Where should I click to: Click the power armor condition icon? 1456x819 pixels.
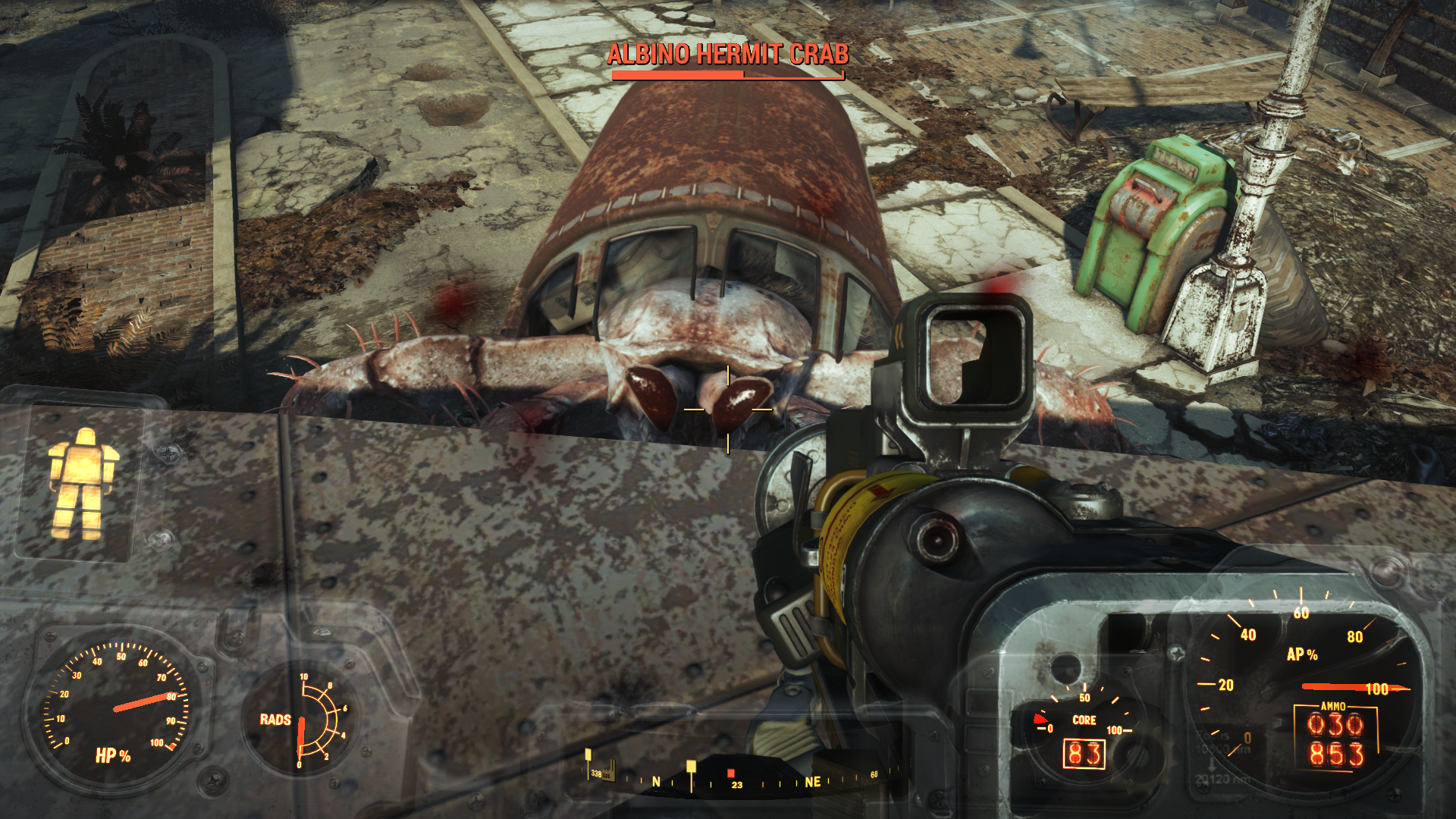(83, 484)
